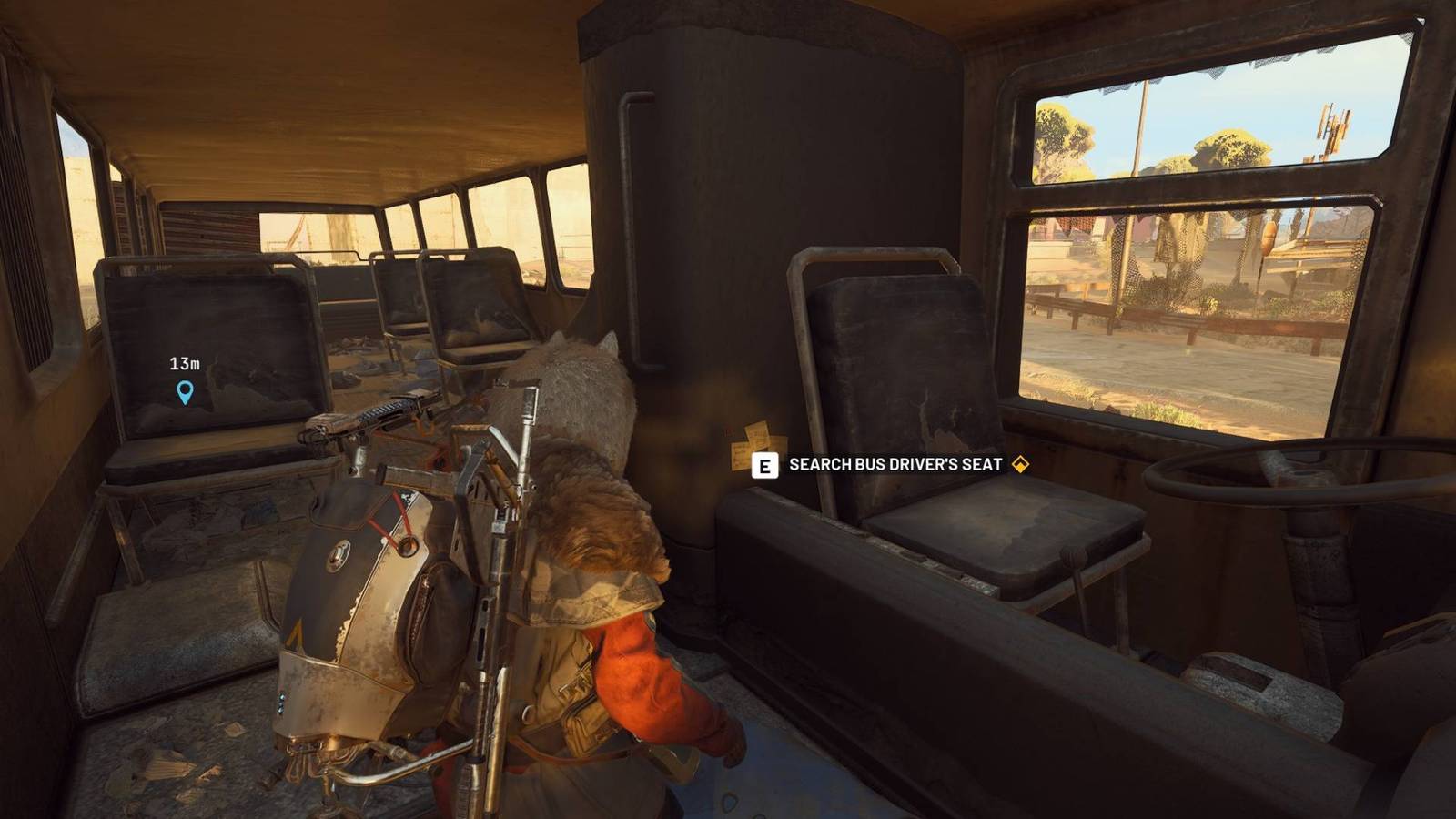Expand the SEARCH BUS DRIVER'S SEAT prompt
Screen dimensions: 1456x819
tap(896, 464)
